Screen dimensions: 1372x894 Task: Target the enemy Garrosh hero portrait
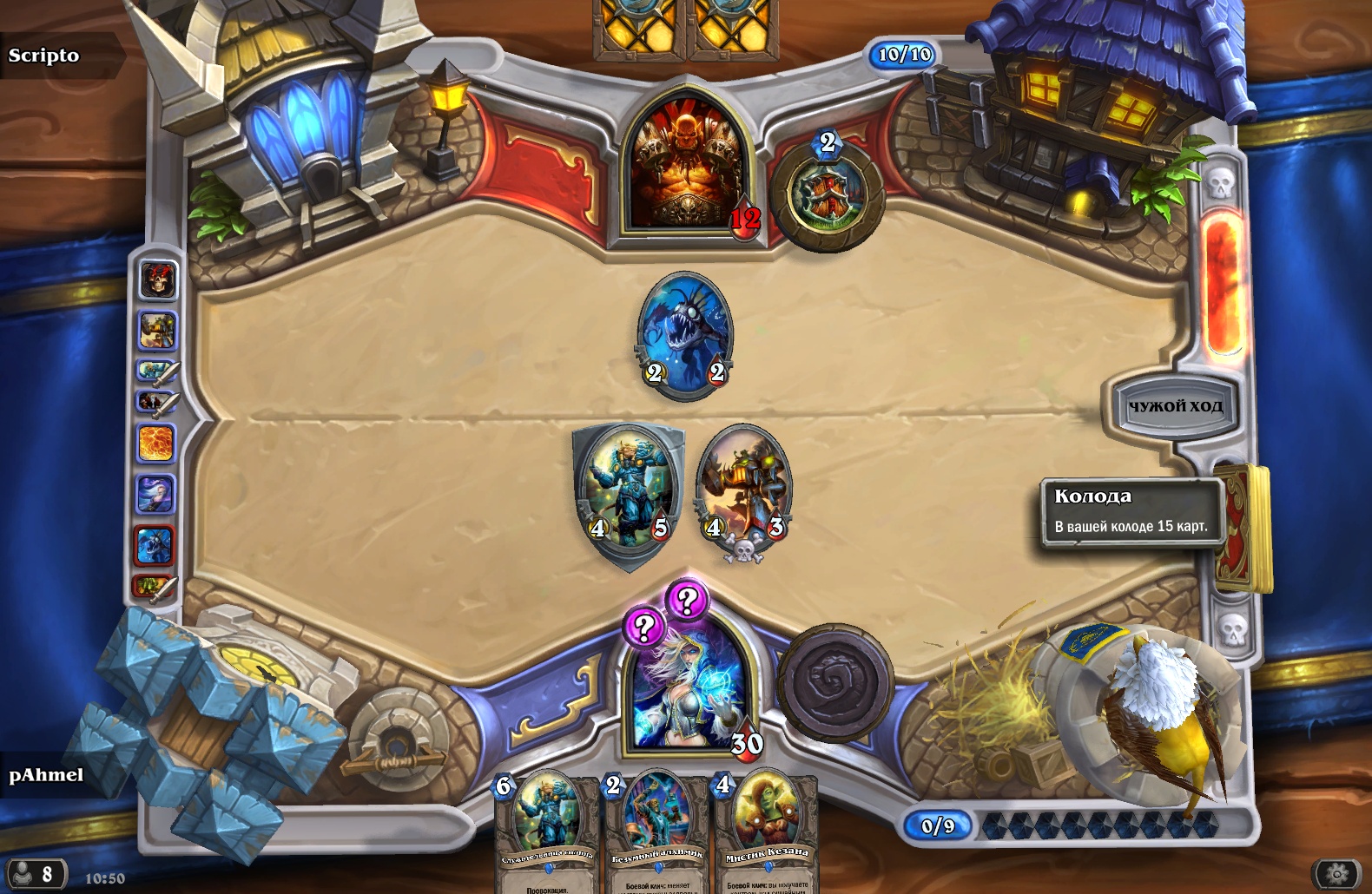[688, 170]
